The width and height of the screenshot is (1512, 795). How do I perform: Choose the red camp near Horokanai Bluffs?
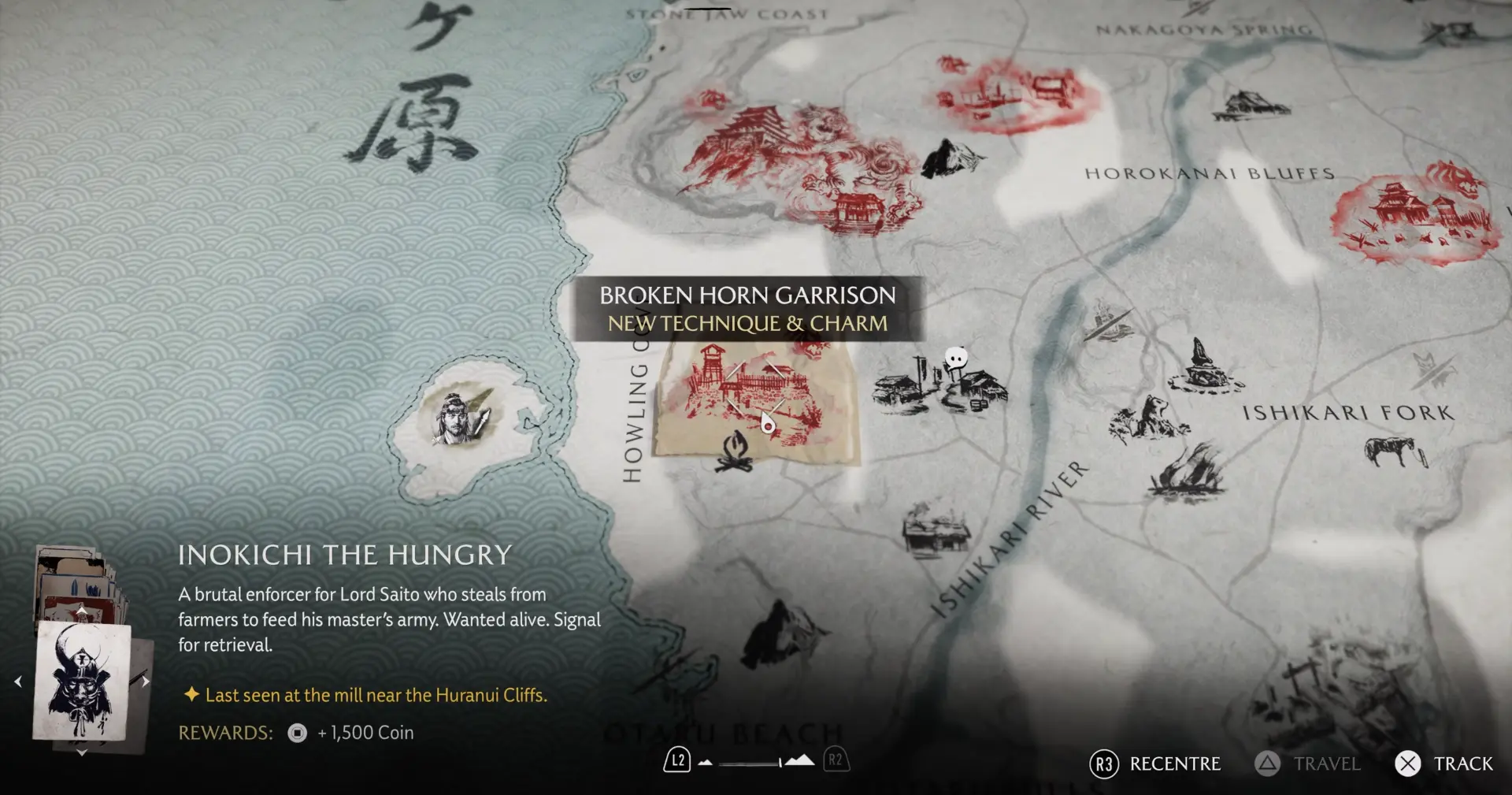[1414, 214]
